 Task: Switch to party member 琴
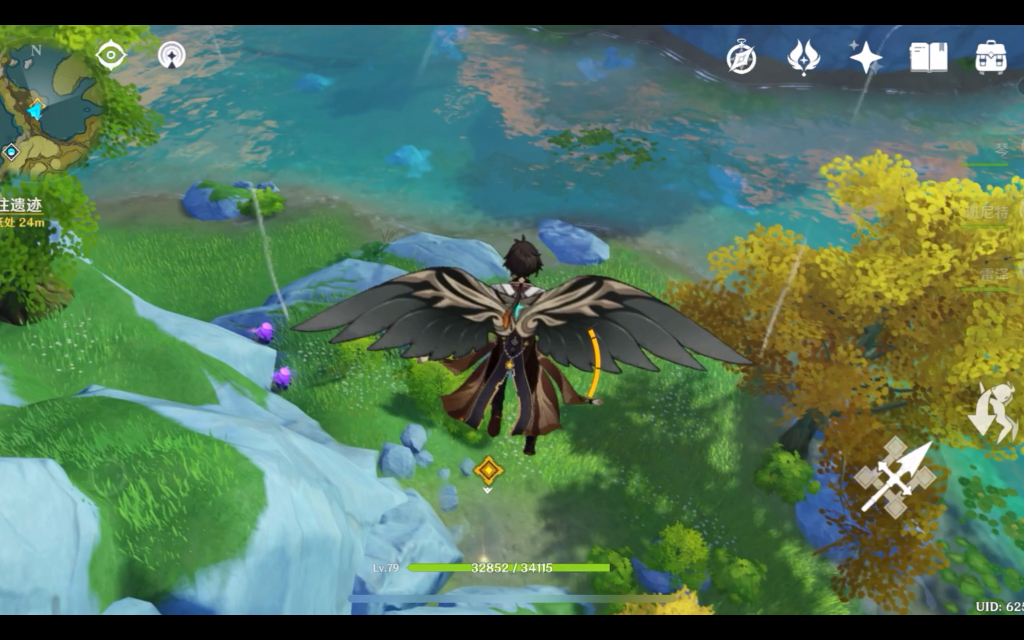tap(1000, 150)
